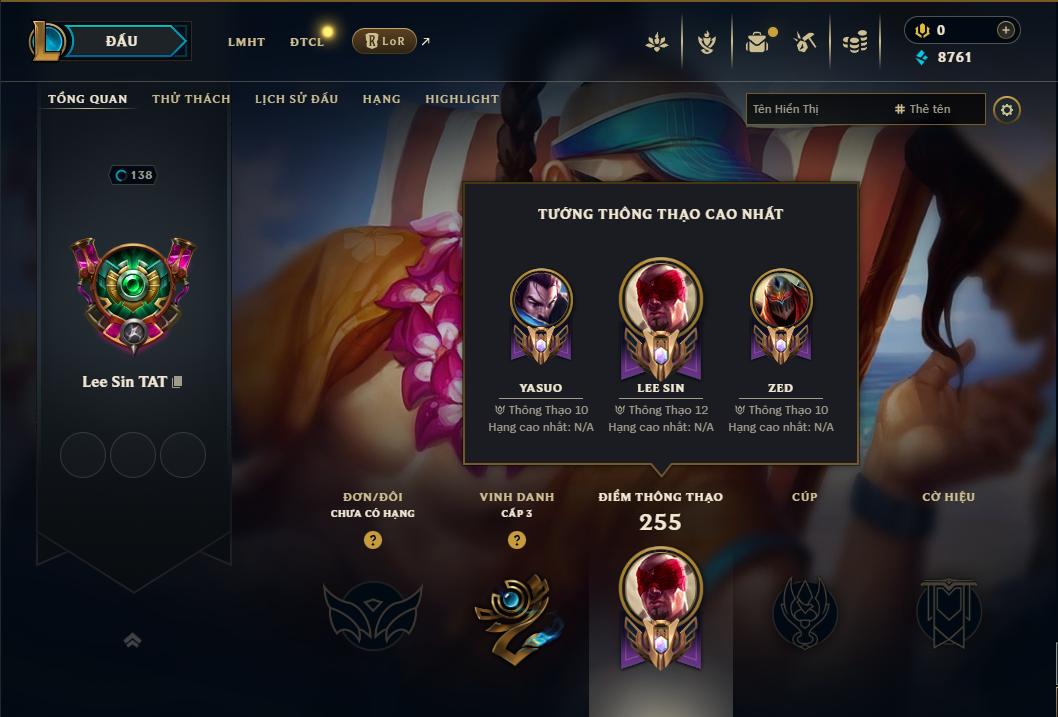Switch to ĐTCL game mode
1058x717 pixels.
[307, 42]
